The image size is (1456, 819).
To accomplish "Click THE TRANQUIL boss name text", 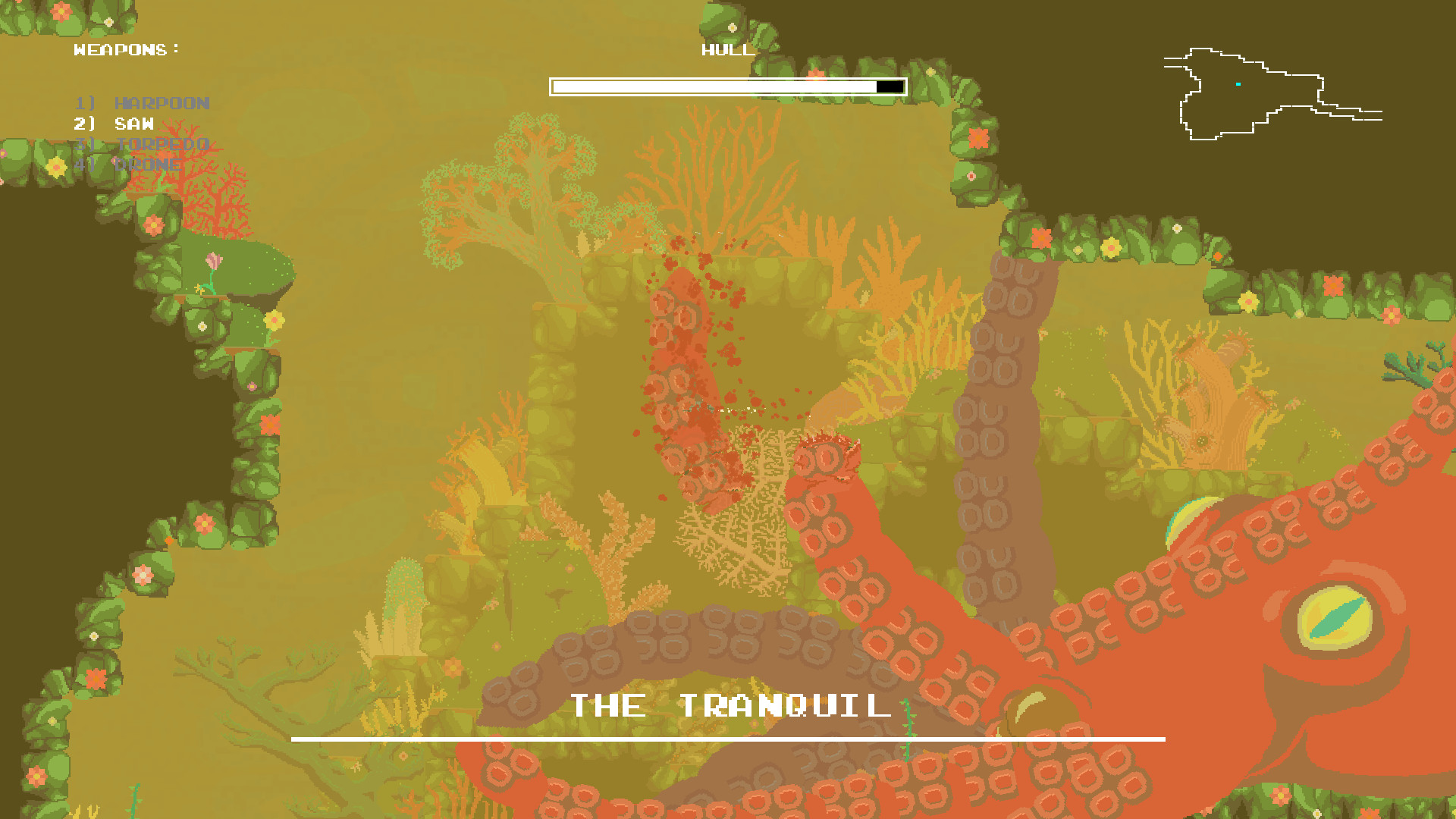I will 730,704.
